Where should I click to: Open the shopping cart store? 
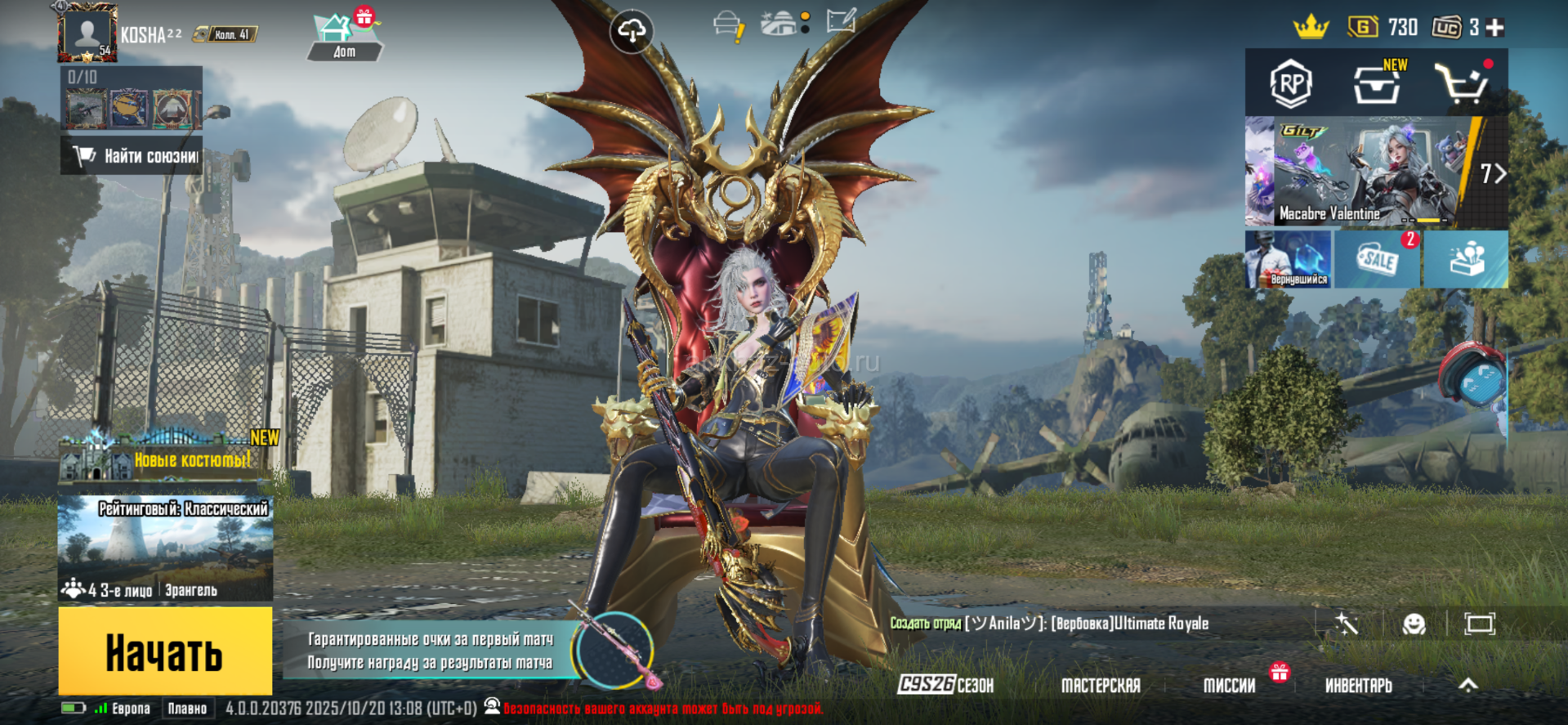pos(1462,83)
